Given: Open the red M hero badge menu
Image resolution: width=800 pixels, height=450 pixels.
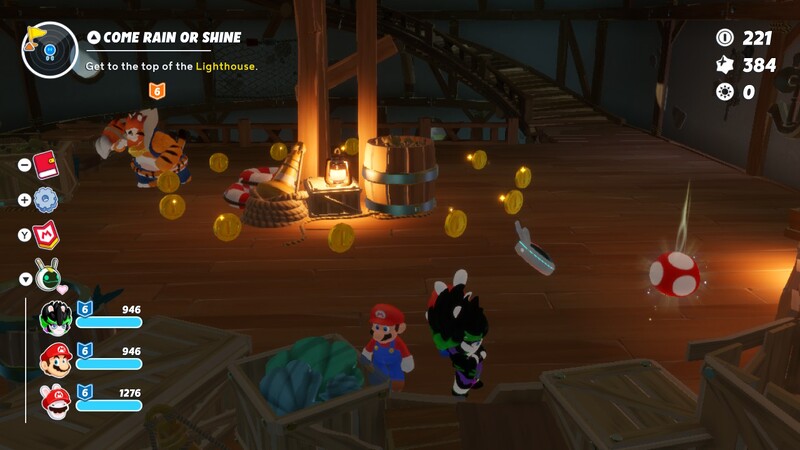Looking at the screenshot, I should [46, 236].
